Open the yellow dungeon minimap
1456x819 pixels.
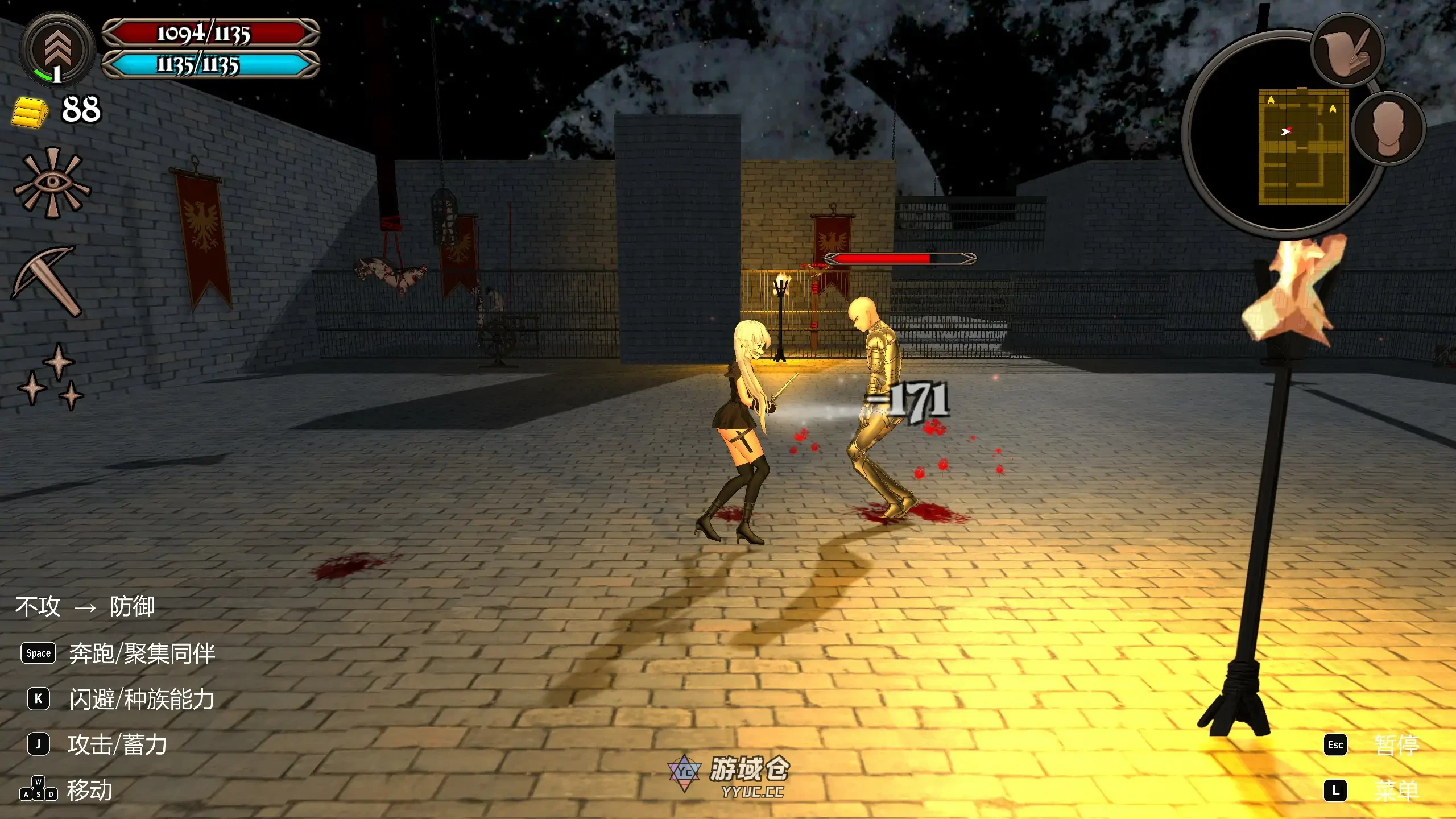tap(1303, 146)
